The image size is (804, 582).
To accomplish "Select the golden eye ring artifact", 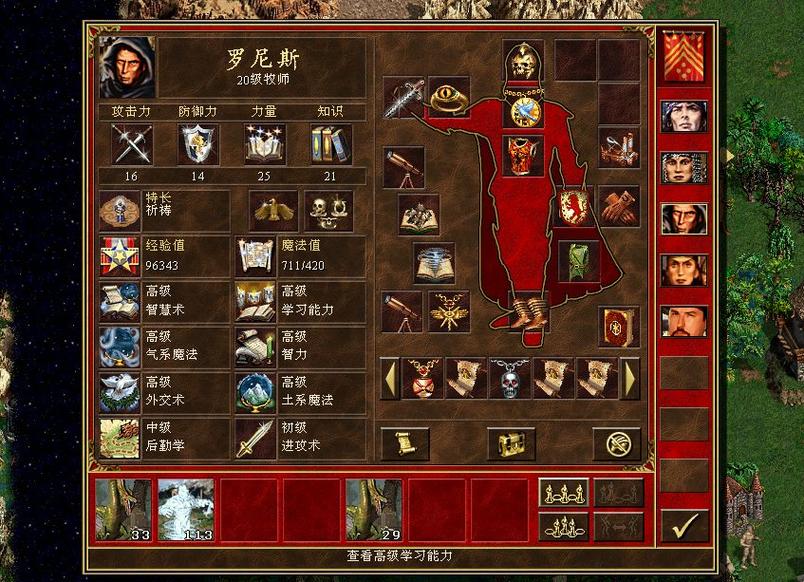I will 449,97.
